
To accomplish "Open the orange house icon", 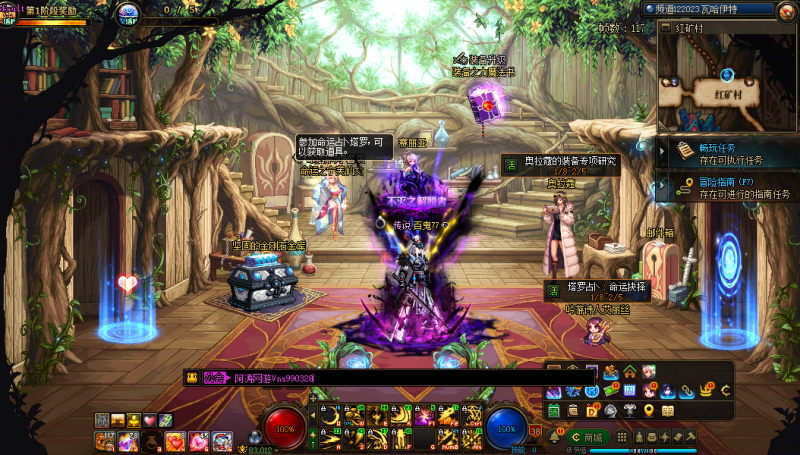I will [x=630, y=372].
